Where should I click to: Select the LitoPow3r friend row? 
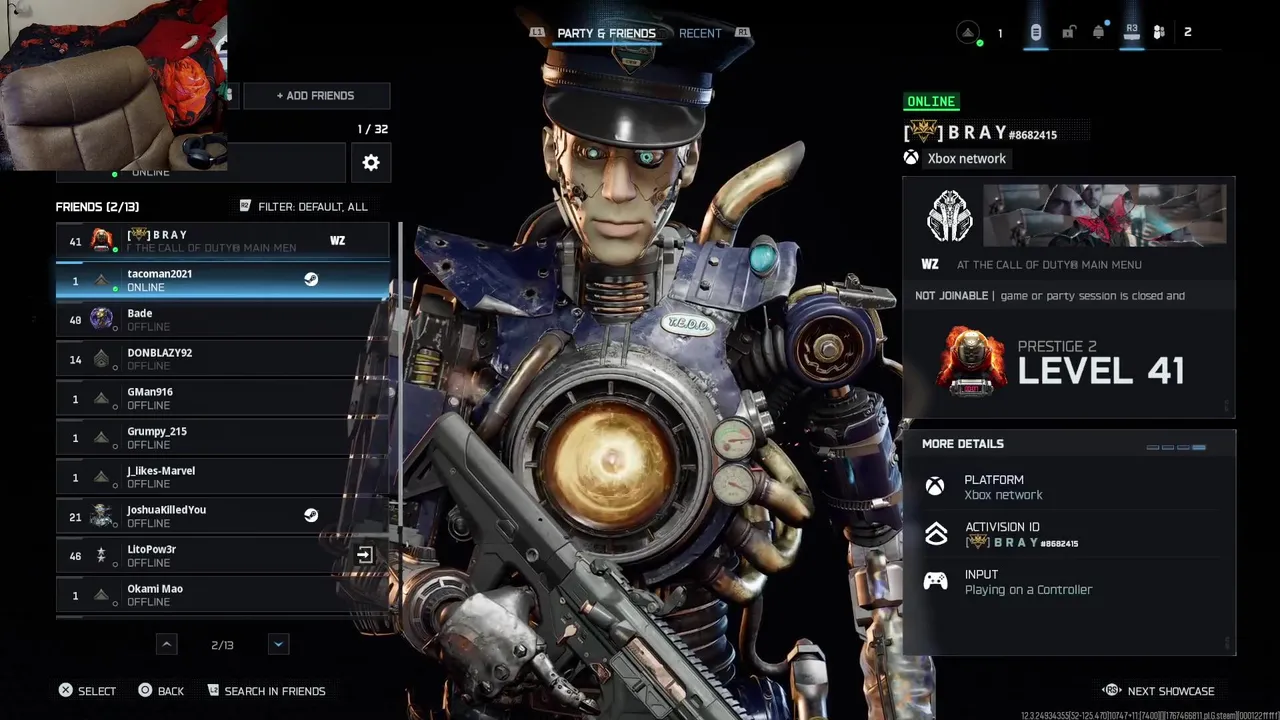click(x=222, y=555)
